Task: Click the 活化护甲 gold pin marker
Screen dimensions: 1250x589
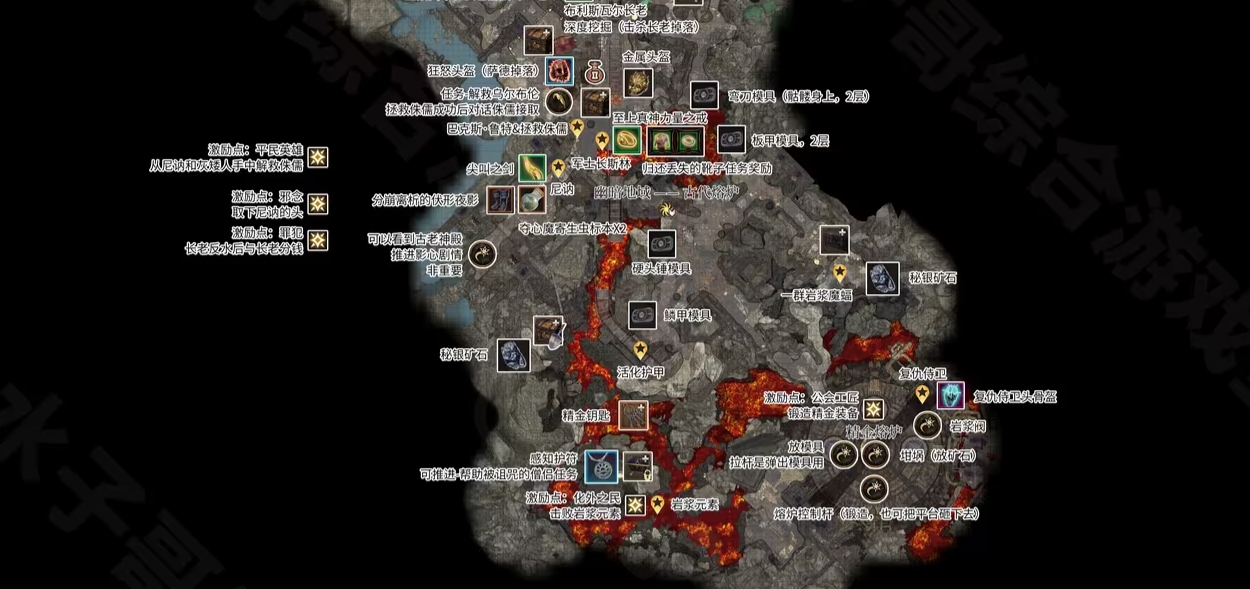Action: pos(640,349)
